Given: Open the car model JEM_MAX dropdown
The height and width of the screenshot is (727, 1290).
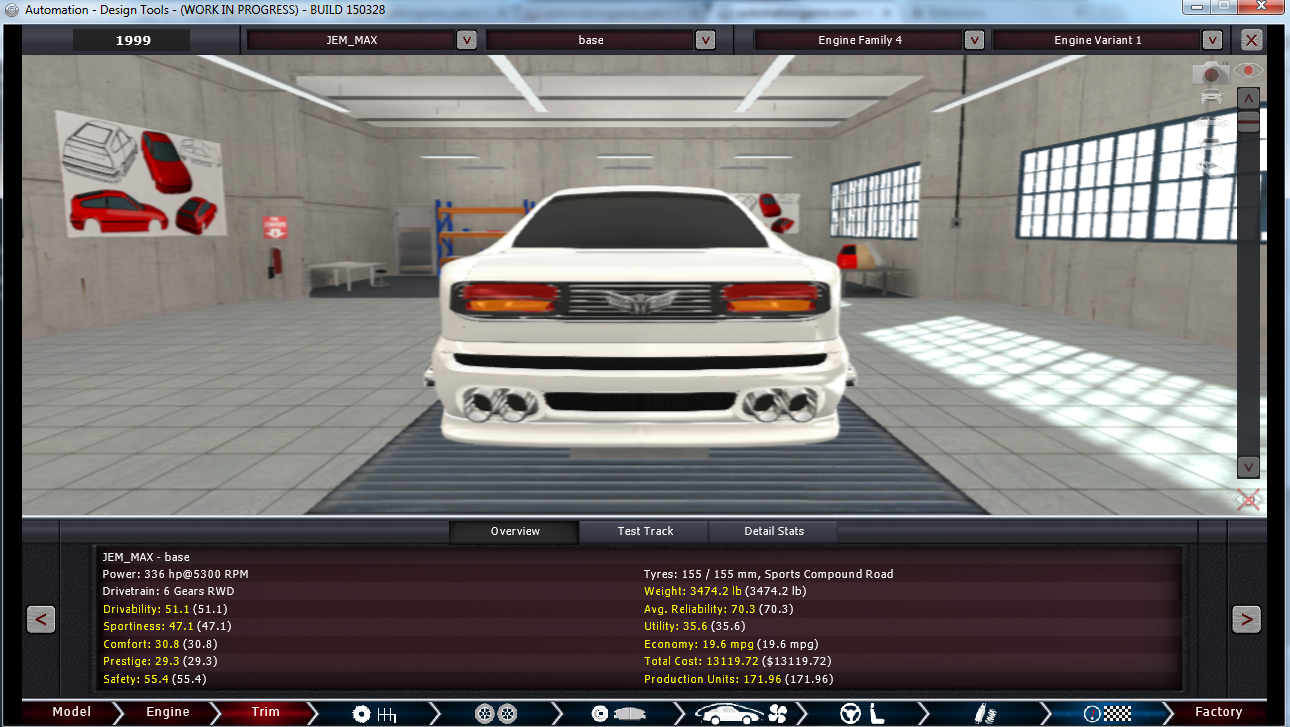Looking at the screenshot, I should [x=466, y=40].
